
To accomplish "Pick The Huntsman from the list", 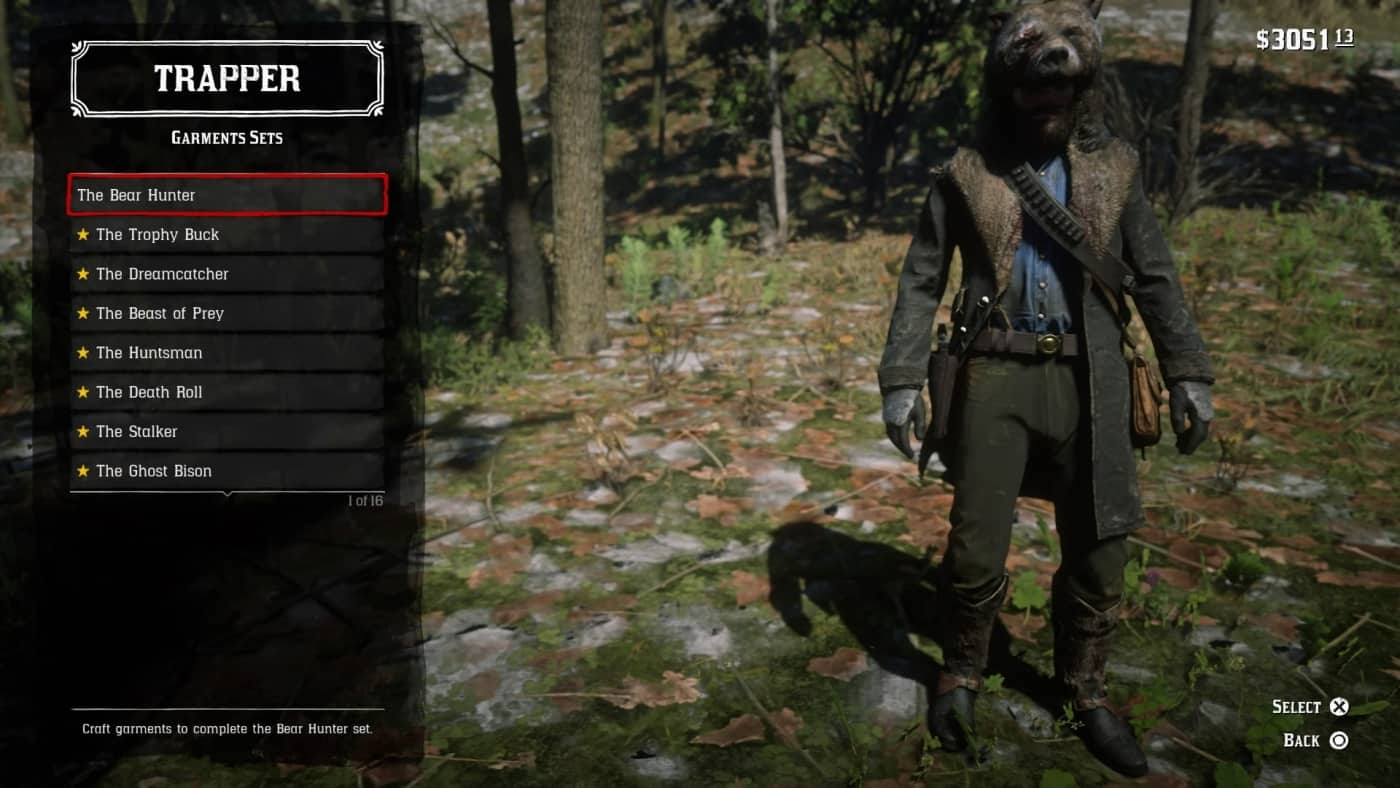I will (227, 352).
